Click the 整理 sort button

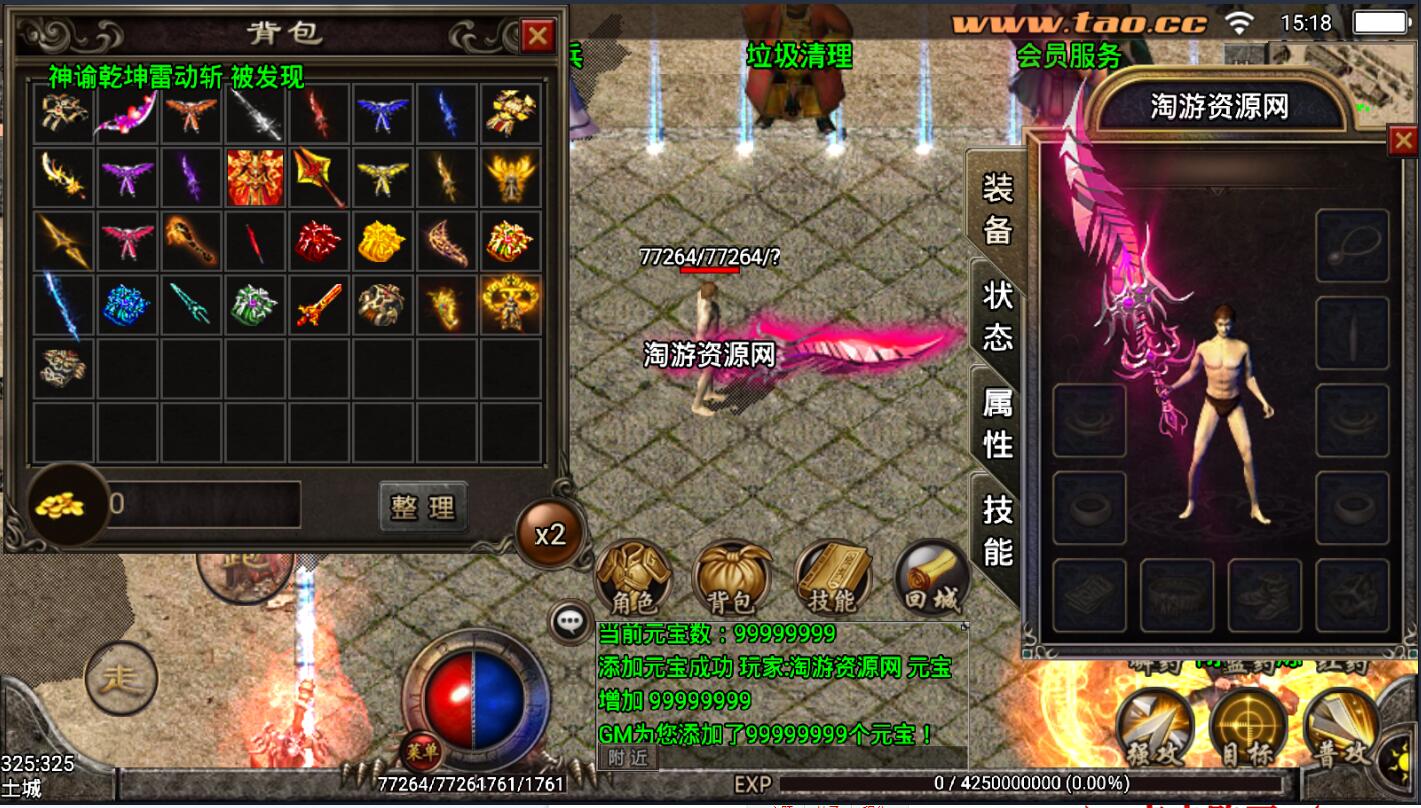point(423,507)
